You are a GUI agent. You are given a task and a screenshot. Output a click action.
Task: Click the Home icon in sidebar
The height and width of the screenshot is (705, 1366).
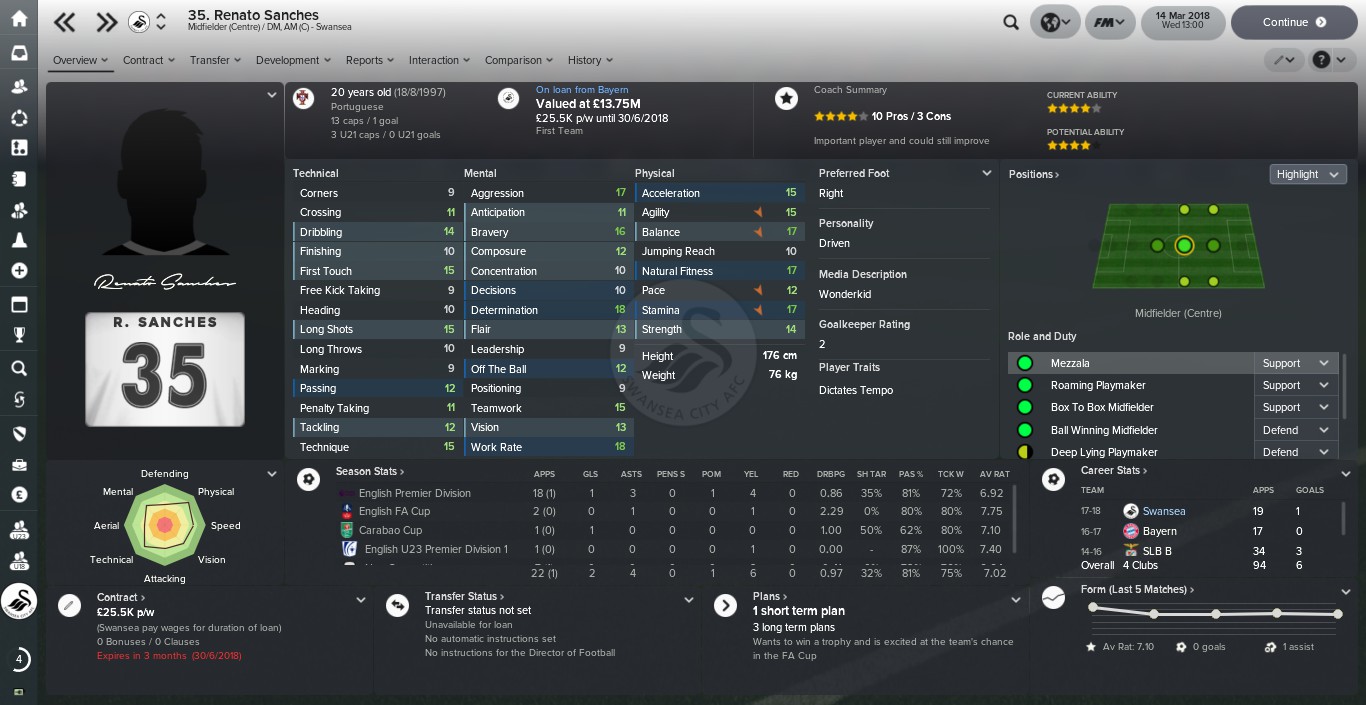19,19
